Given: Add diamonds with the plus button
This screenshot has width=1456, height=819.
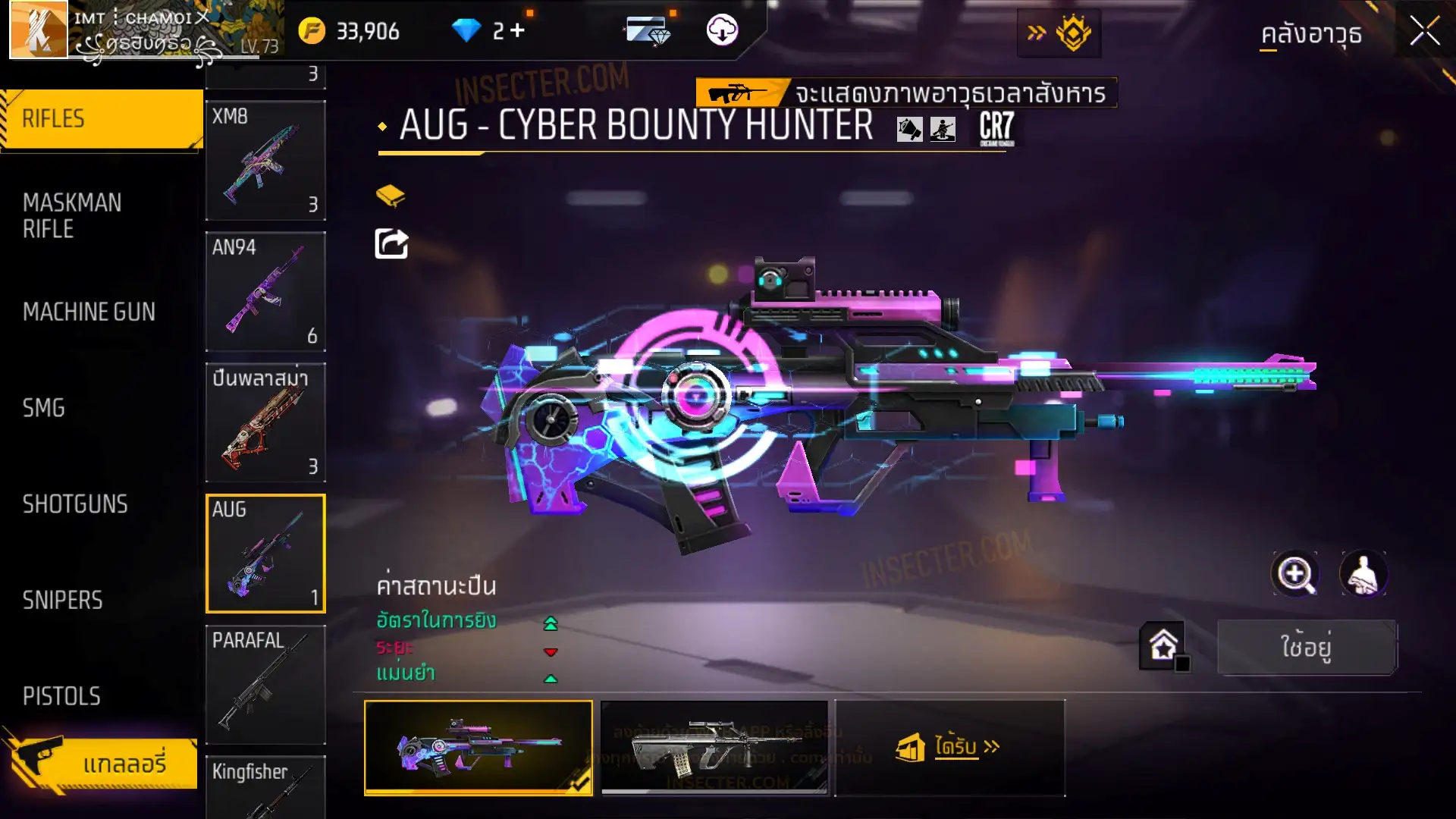Looking at the screenshot, I should [x=518, y=30].
